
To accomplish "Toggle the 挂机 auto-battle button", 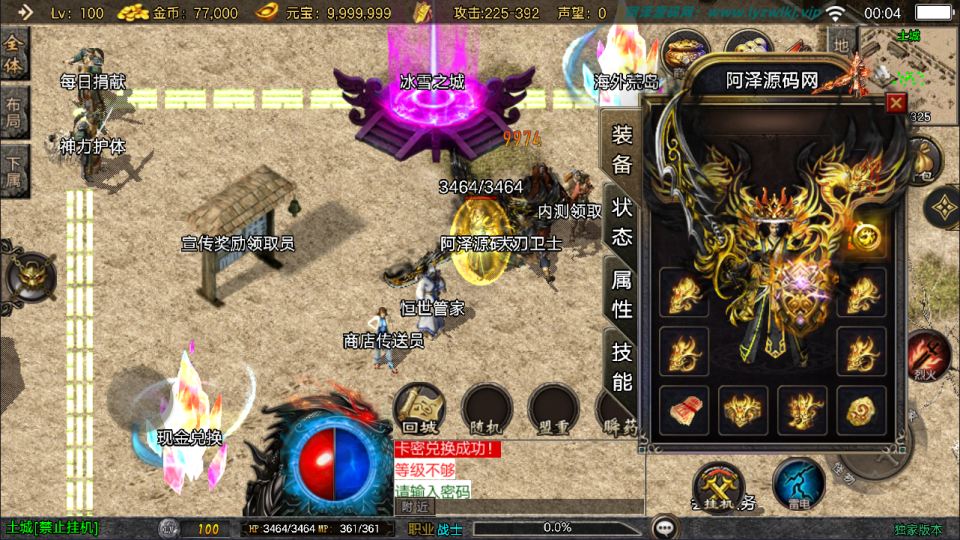I will pos(719,486).
